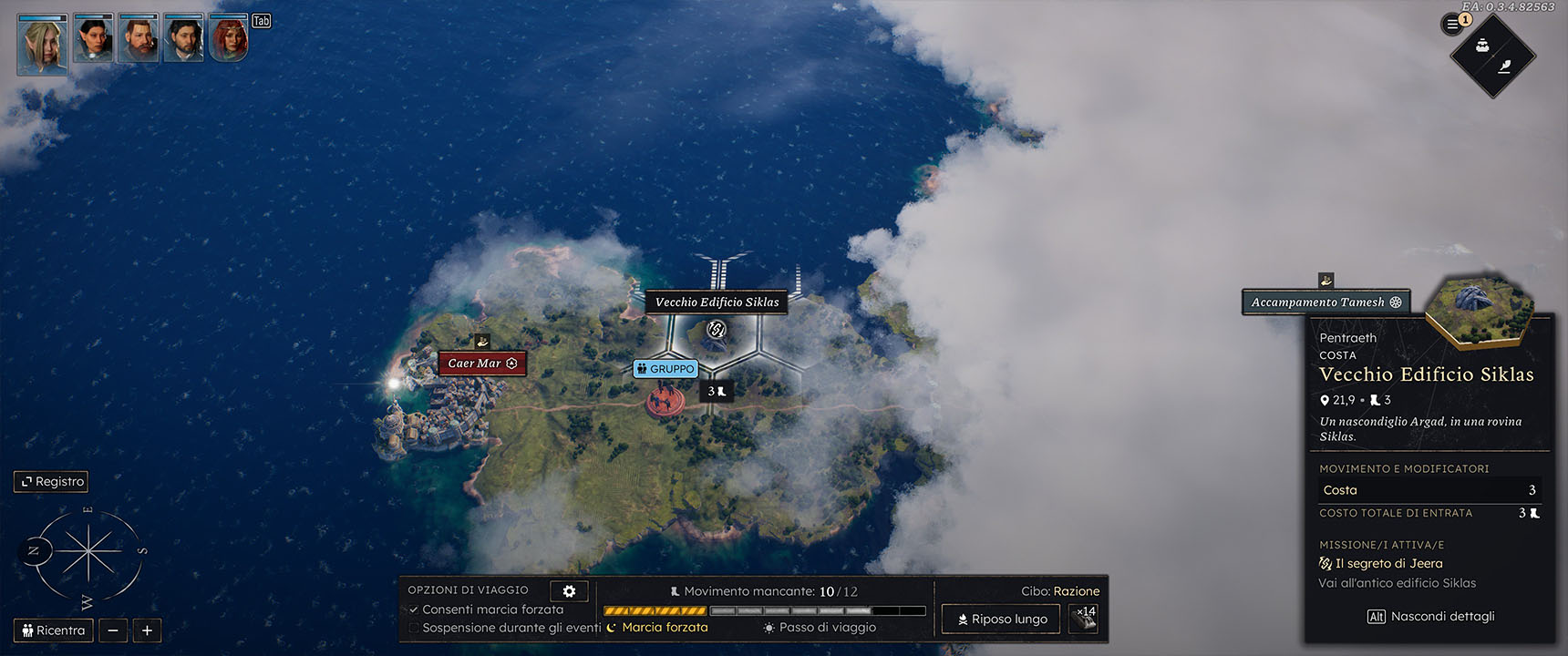The height and width of the screenshot is (656, 1568).
Task: Select the Caer Mar map label
Action: point(481,364)
